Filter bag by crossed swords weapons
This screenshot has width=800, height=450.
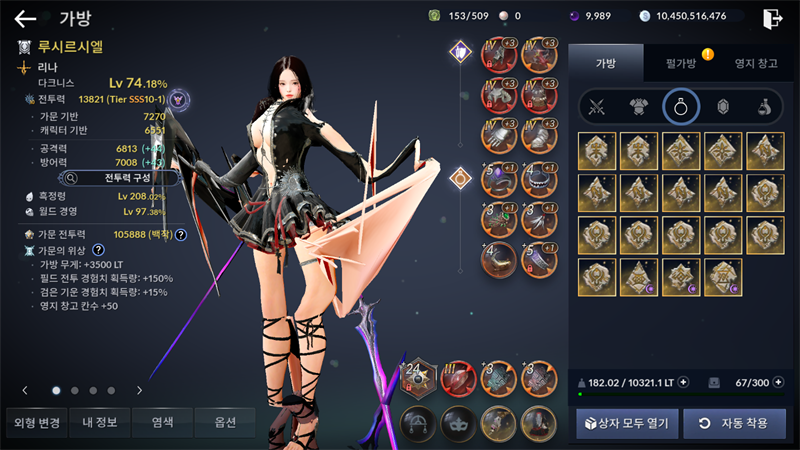click(x=597, y=107)
